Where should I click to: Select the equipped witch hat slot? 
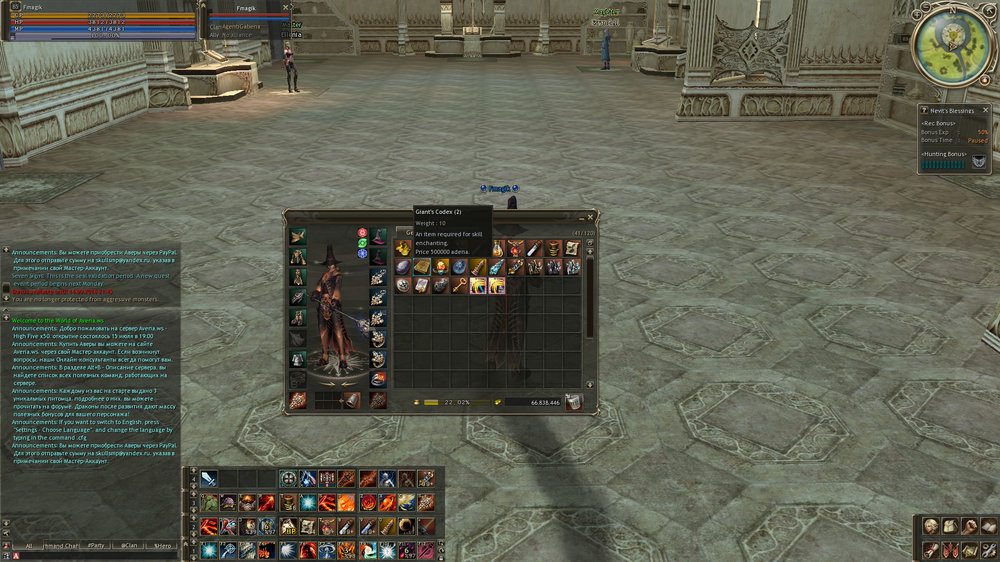(380, 237)
